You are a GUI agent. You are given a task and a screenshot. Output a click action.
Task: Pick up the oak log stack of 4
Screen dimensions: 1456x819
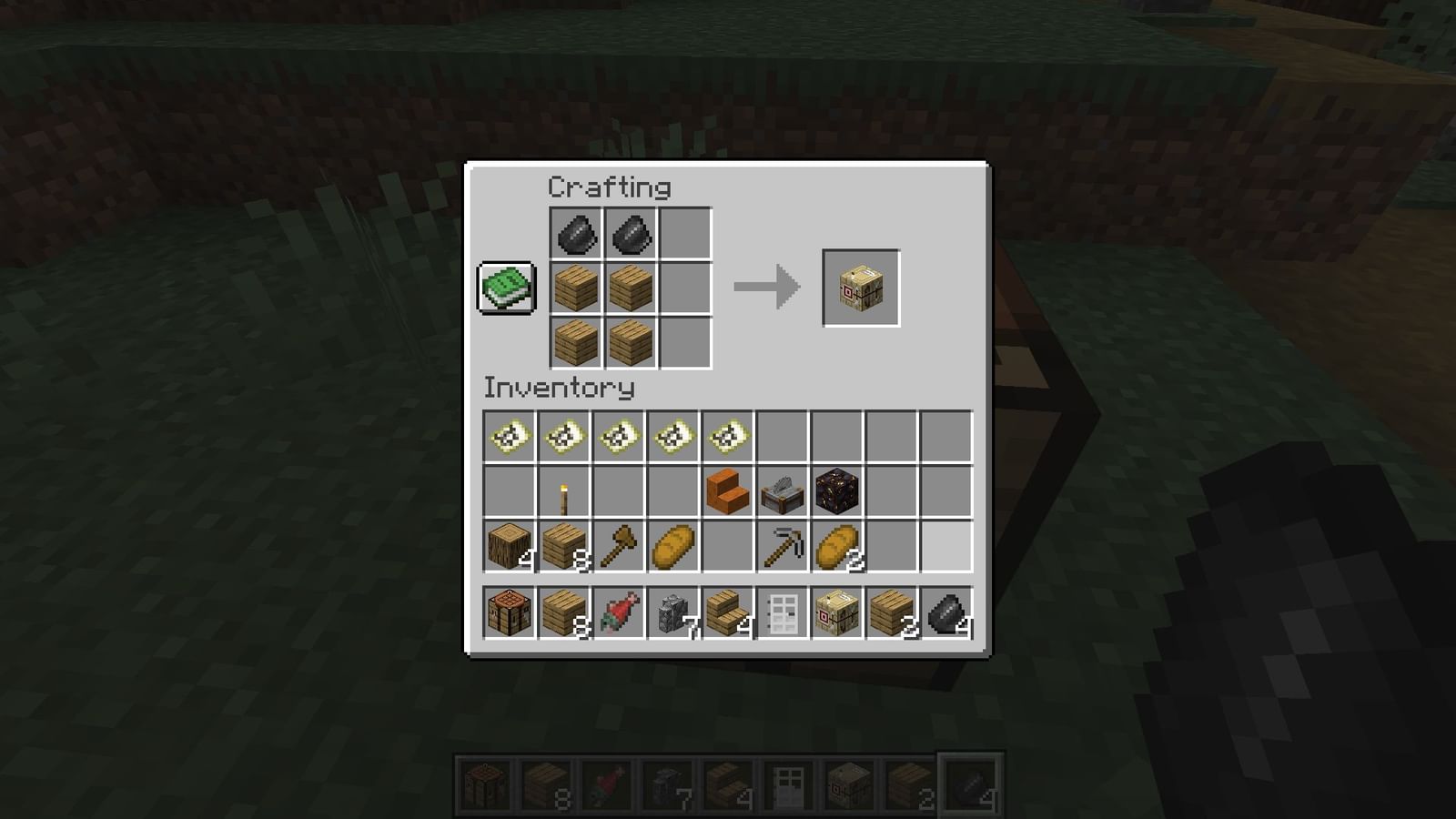tap(510, 546)
